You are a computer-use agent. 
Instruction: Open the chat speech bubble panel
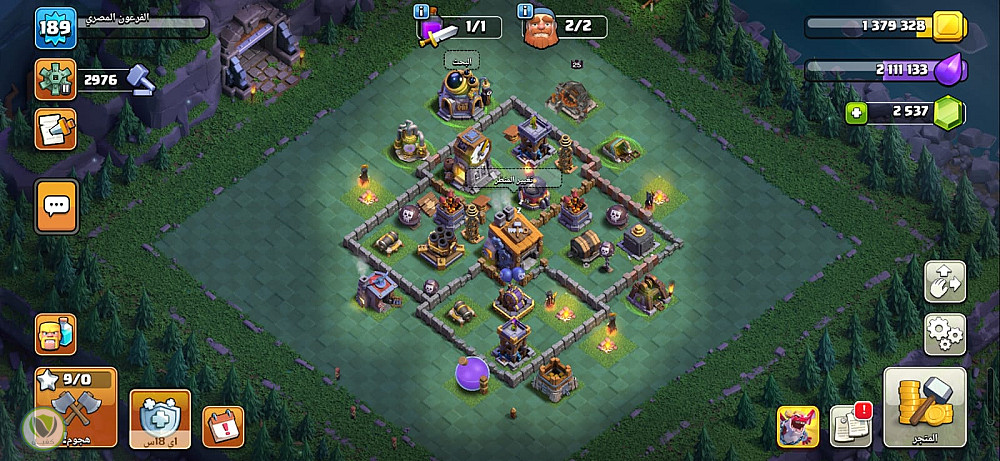click(56, 206)
